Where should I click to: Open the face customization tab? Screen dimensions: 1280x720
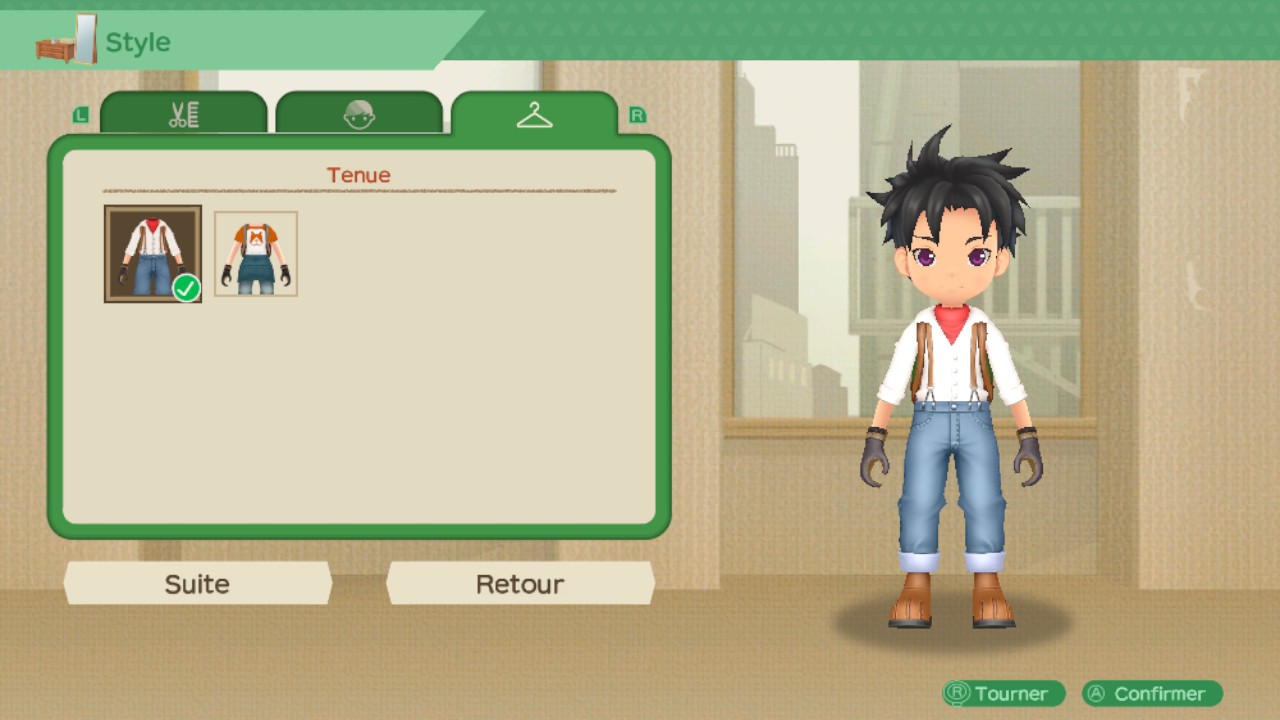(359, 114)
